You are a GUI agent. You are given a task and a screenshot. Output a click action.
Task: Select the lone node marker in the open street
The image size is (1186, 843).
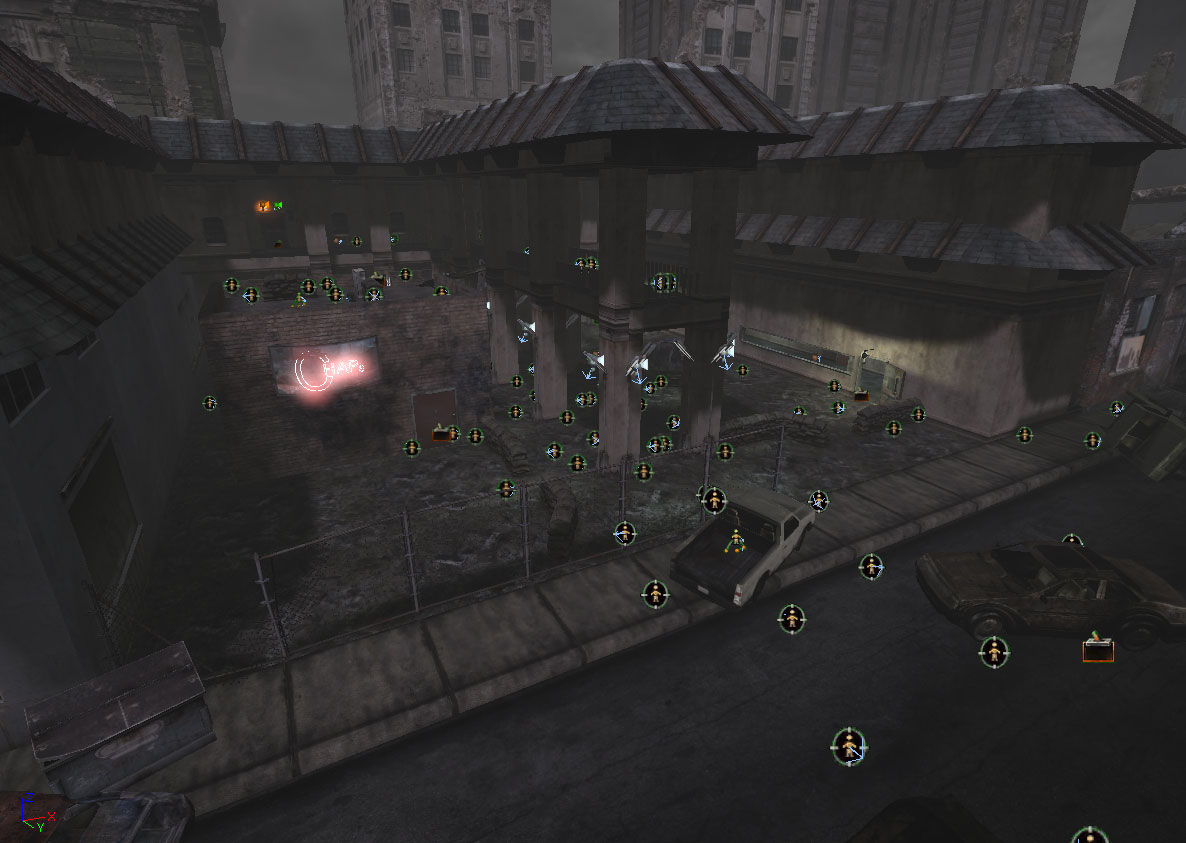tap(849, 746)
